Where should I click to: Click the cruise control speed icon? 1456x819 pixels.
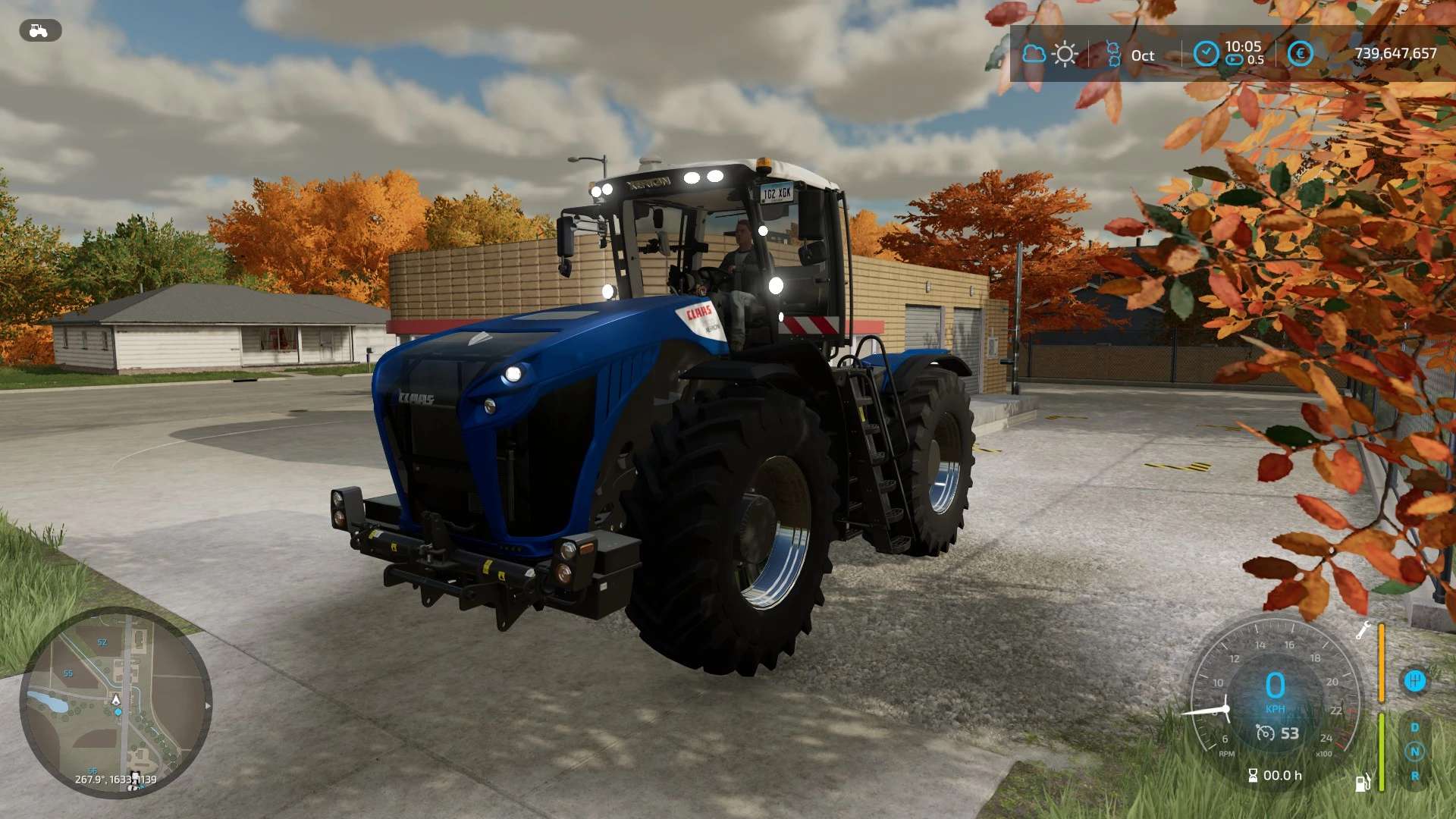click(x=1265, y=733)
